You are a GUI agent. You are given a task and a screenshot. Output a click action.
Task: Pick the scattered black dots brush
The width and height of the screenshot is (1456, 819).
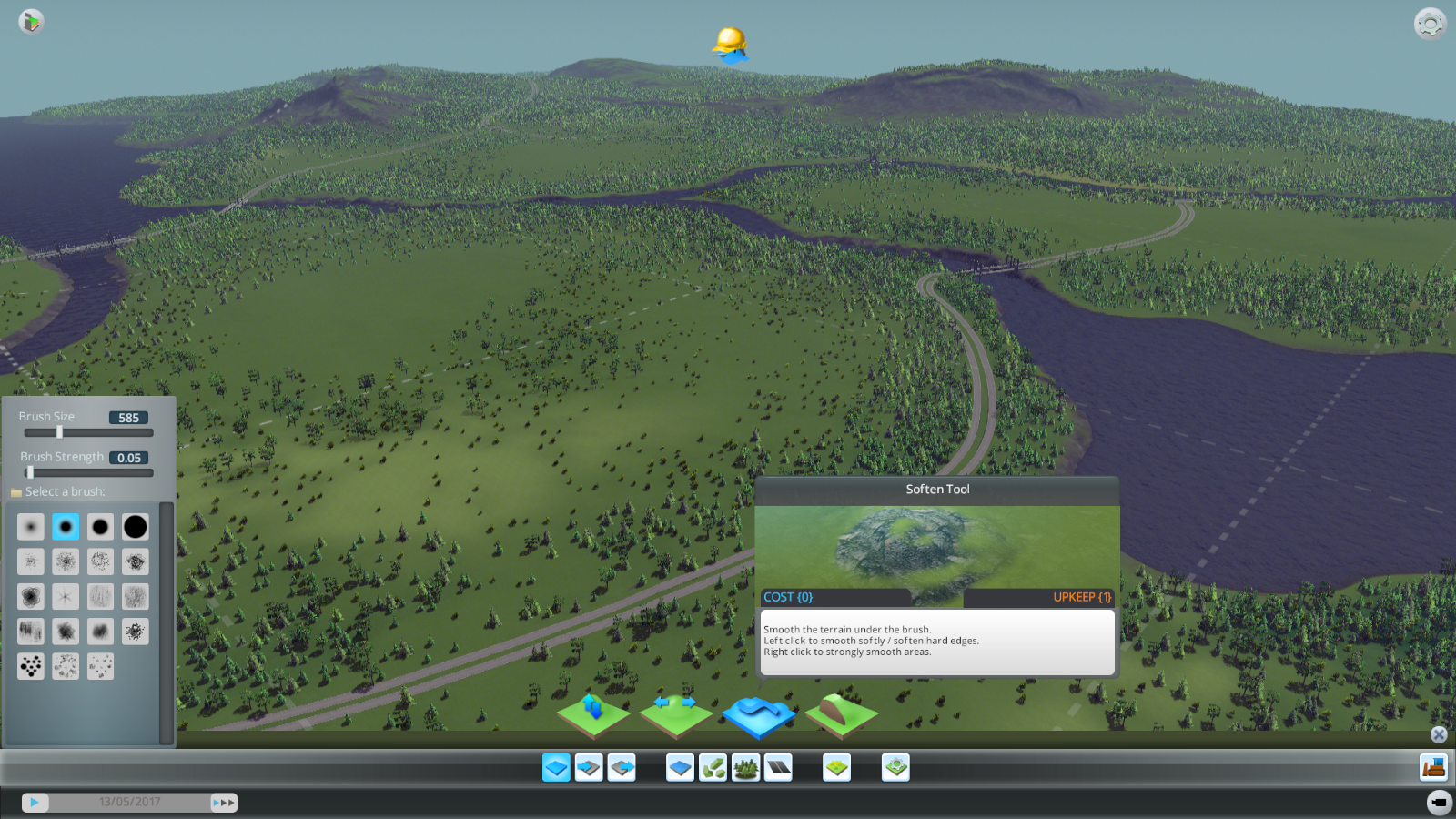31,666
